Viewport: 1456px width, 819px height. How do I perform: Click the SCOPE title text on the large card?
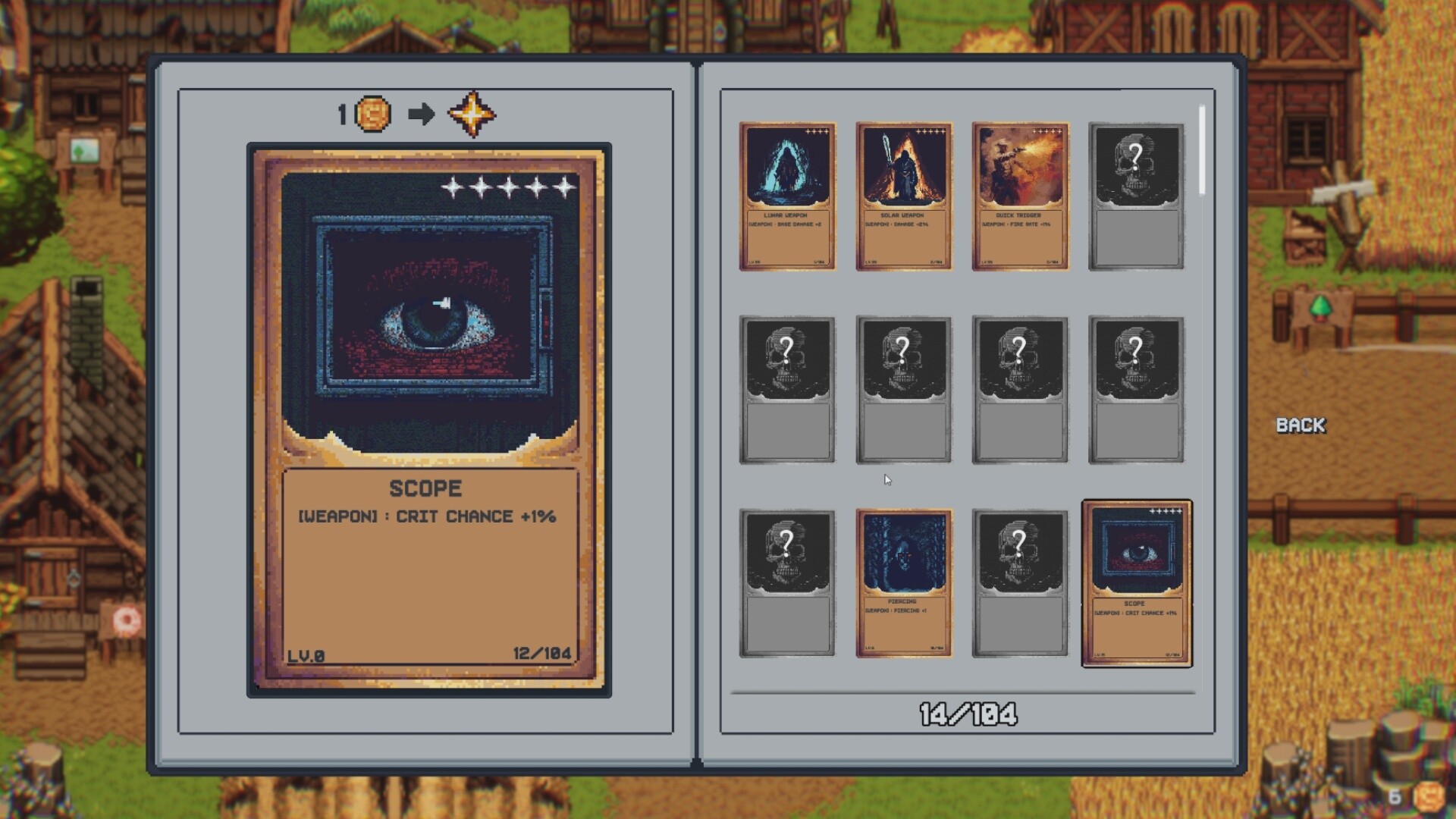pos(425,488)
